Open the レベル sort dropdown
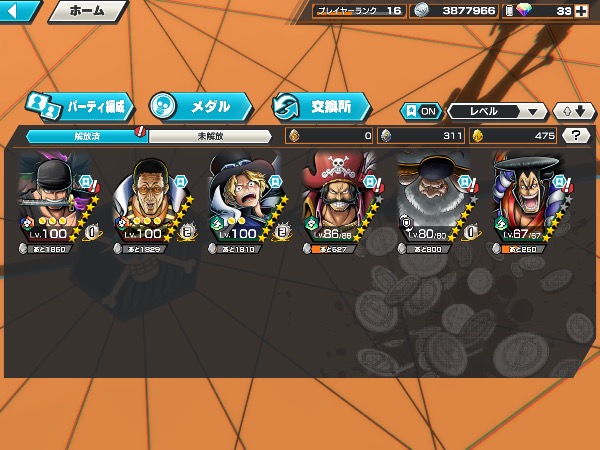 497,111
